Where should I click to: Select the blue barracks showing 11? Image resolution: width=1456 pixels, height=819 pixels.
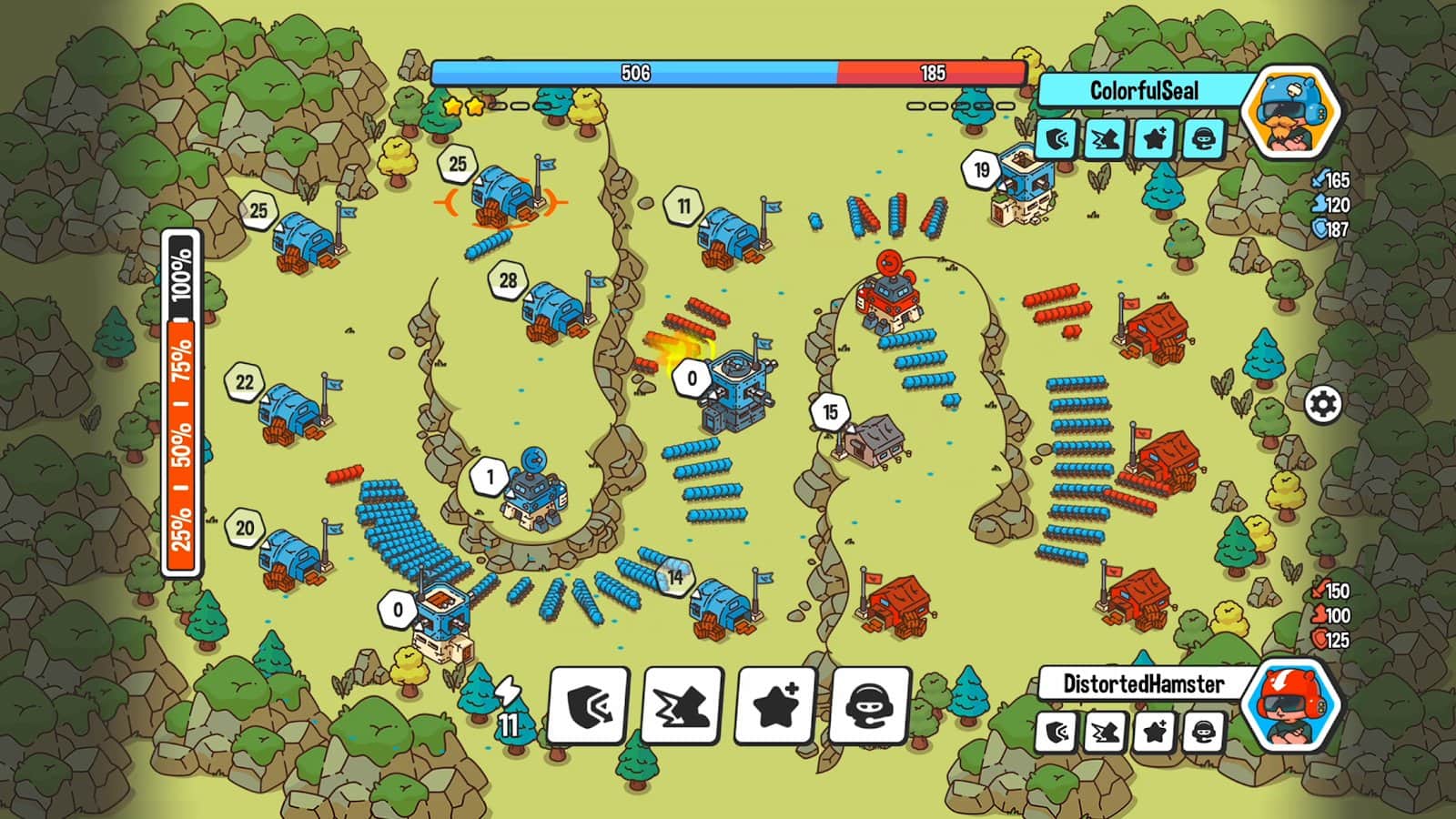pos(731,234)
